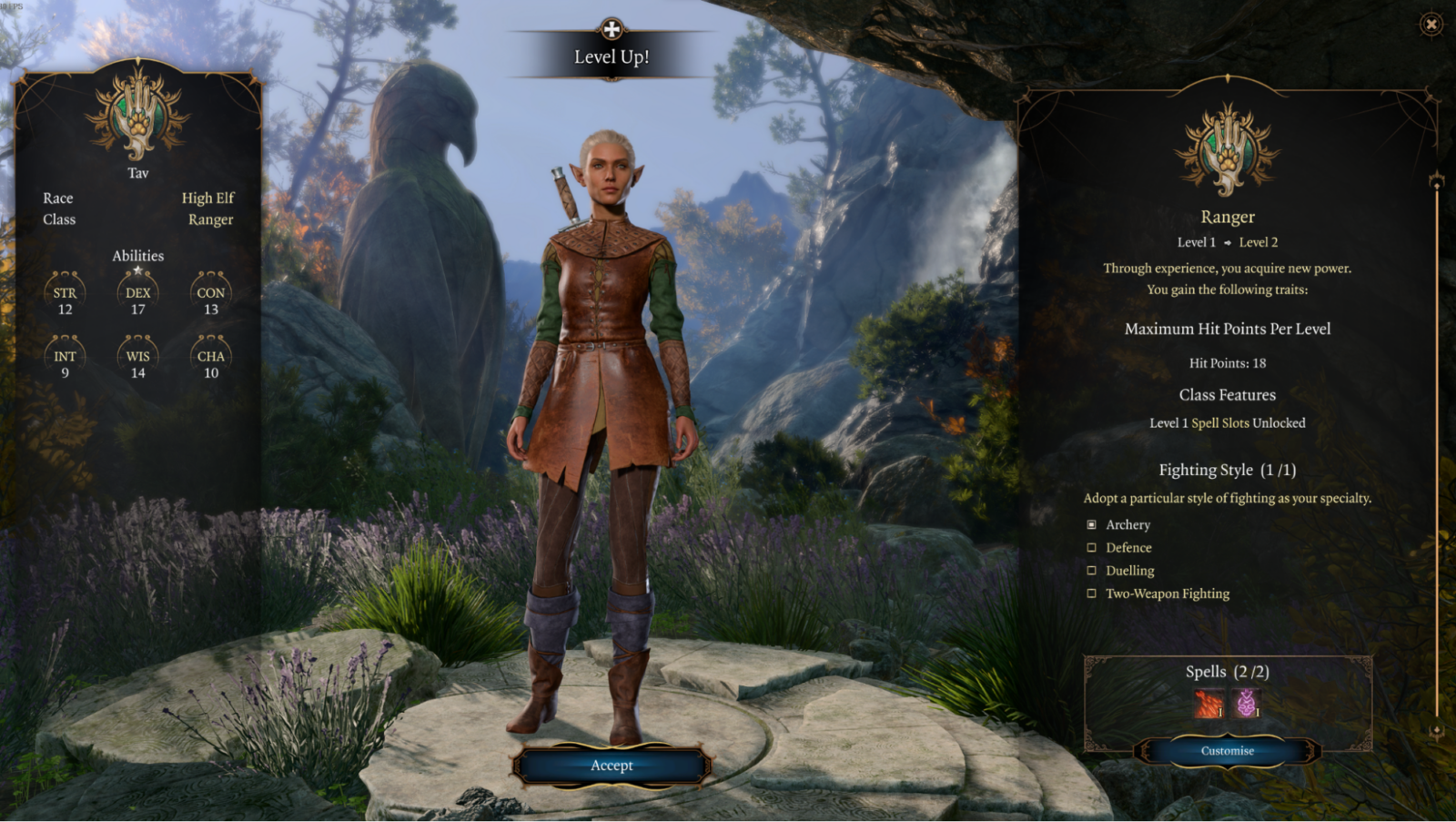This screenshot has height=822, width=1456.
Task: Open the Spell Slots link
Action: (1220, 422)
